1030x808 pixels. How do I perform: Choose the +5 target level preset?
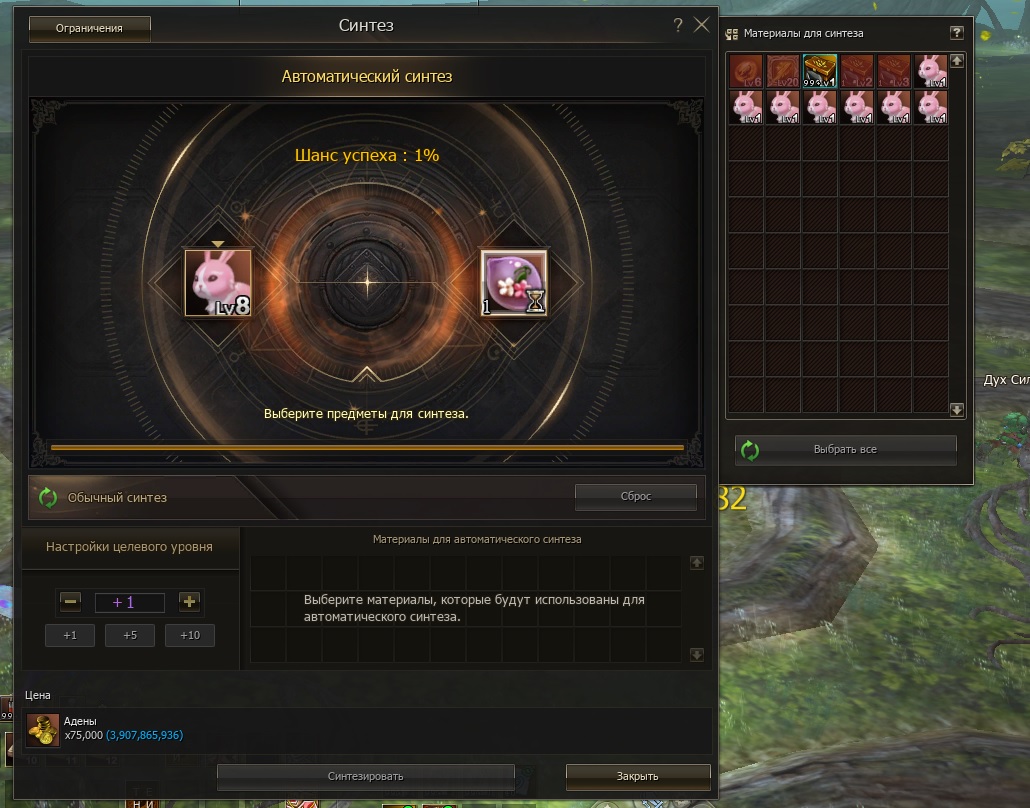[x=130, y=635]
